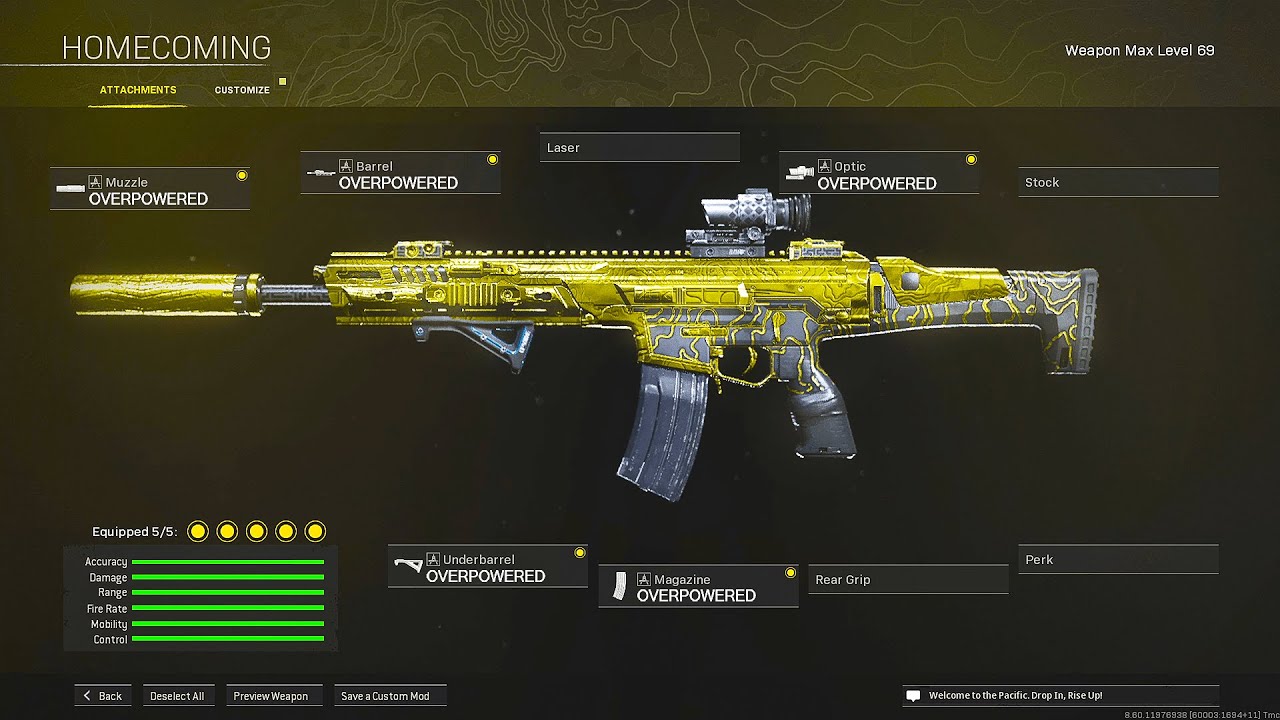
Task: Click Deselect All attachments
Action: click(x=177, y=696)
